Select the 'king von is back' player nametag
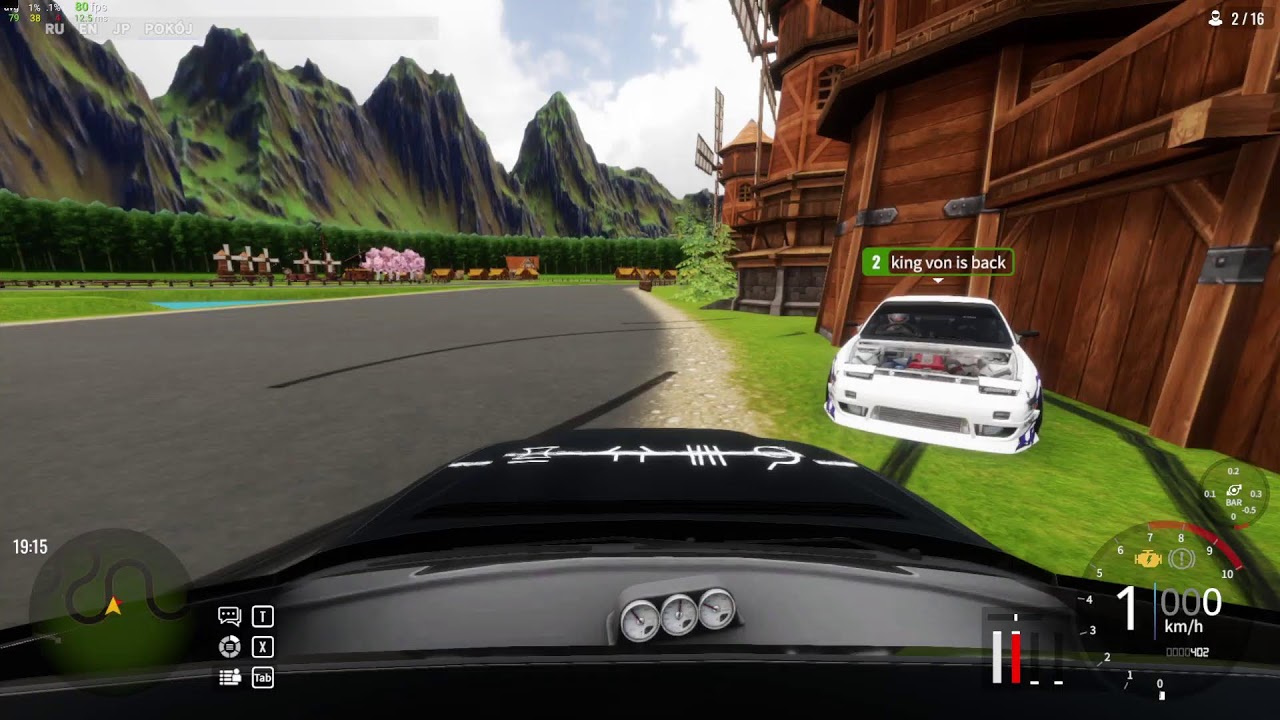This screenshot has width=1280, height=720. [x=937, y=263]
